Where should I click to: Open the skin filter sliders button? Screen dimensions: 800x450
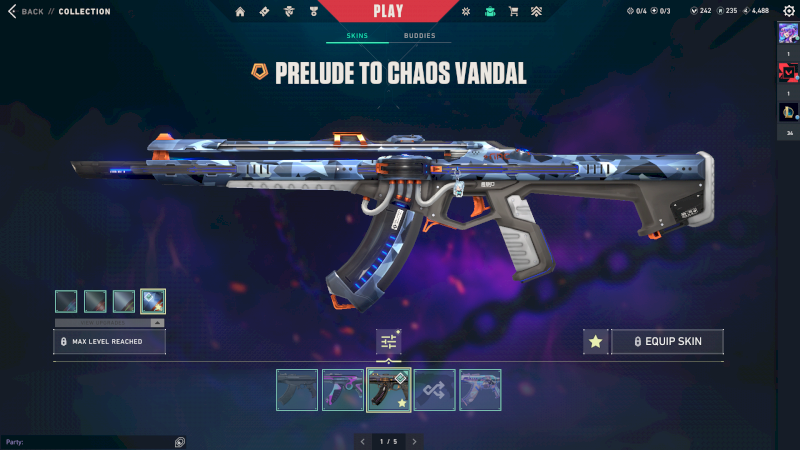[x=389, y=342]
